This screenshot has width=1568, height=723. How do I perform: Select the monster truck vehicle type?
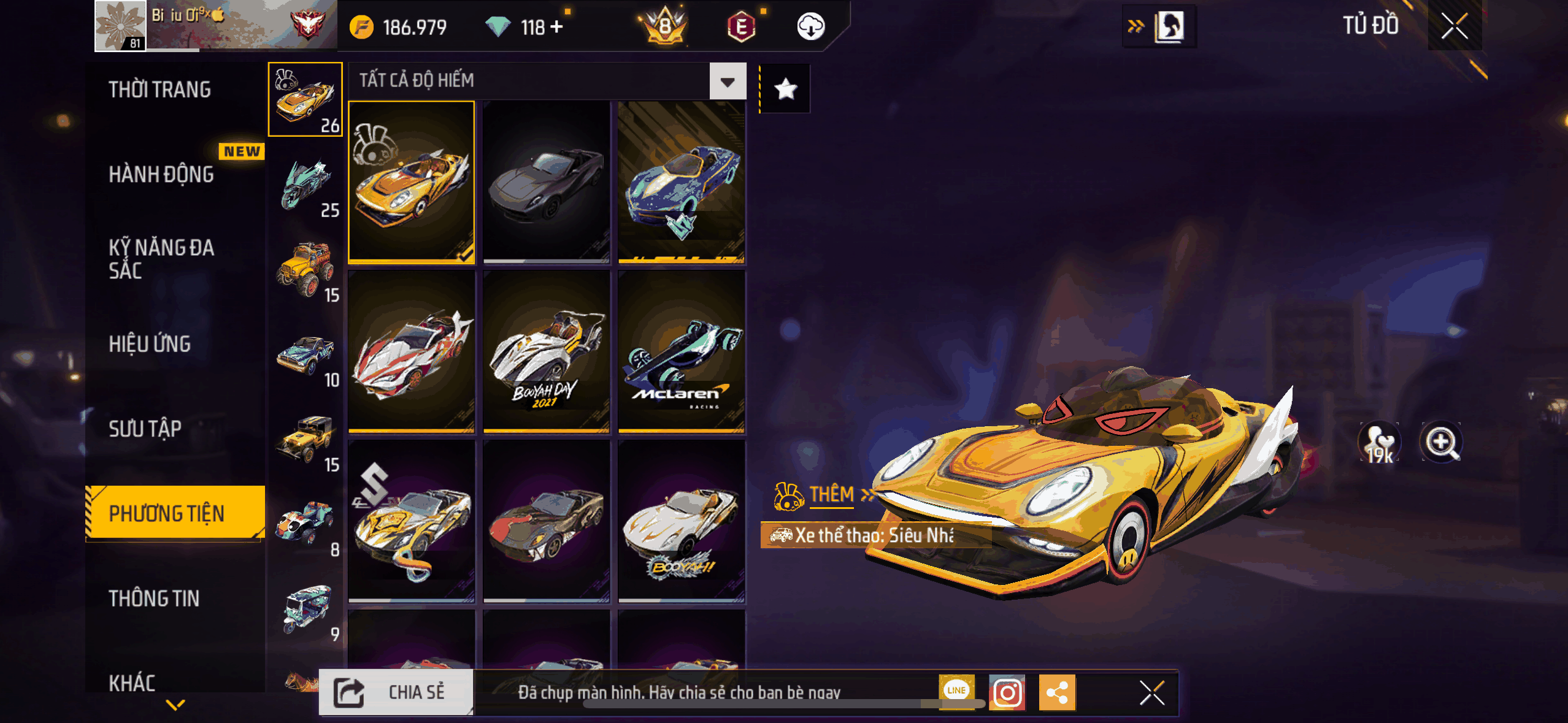click(306, 270)
